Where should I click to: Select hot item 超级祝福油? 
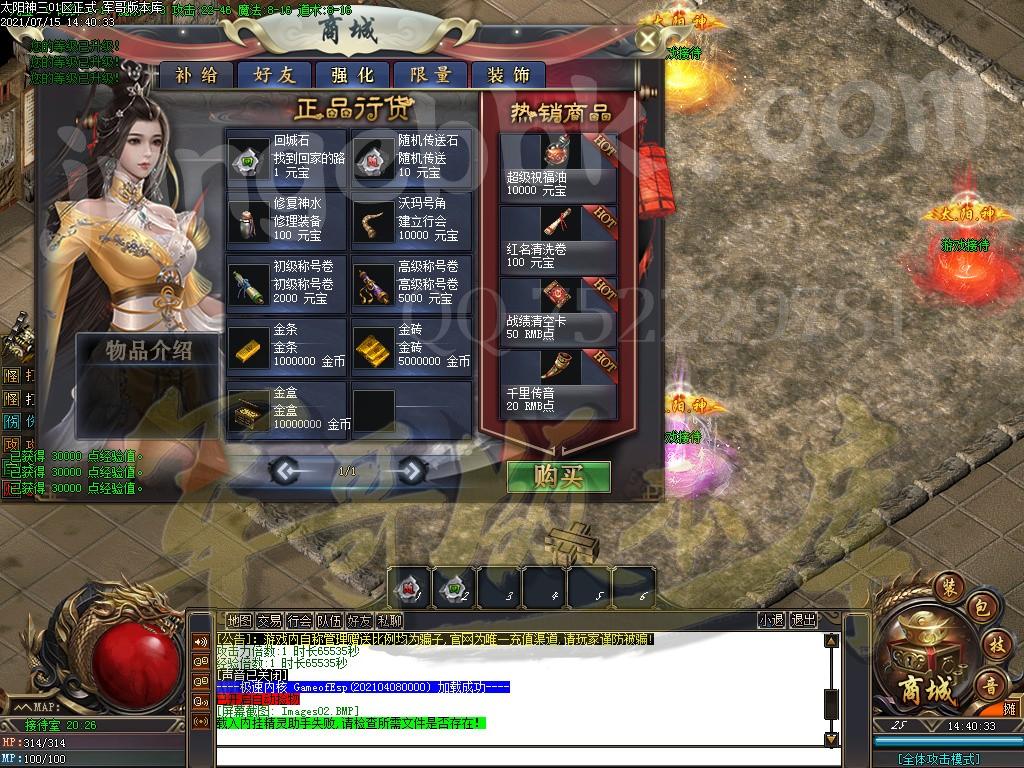(559, 164)
